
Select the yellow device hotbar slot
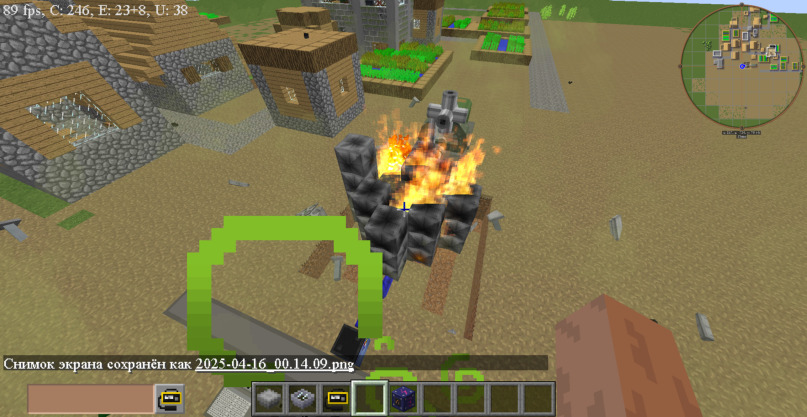tap(335, 399)
